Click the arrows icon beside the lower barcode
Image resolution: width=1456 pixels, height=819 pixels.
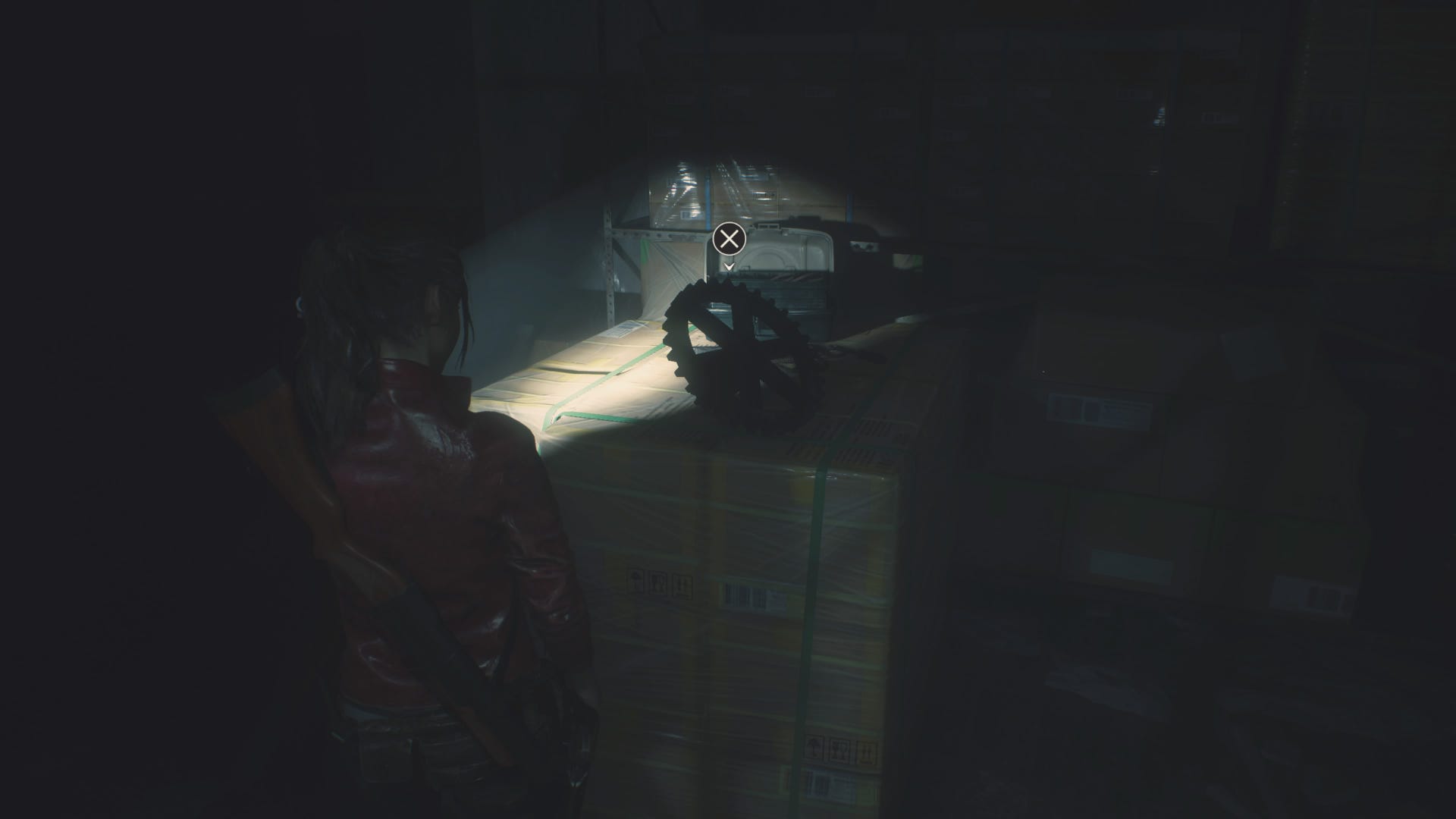tap(866, 752)
